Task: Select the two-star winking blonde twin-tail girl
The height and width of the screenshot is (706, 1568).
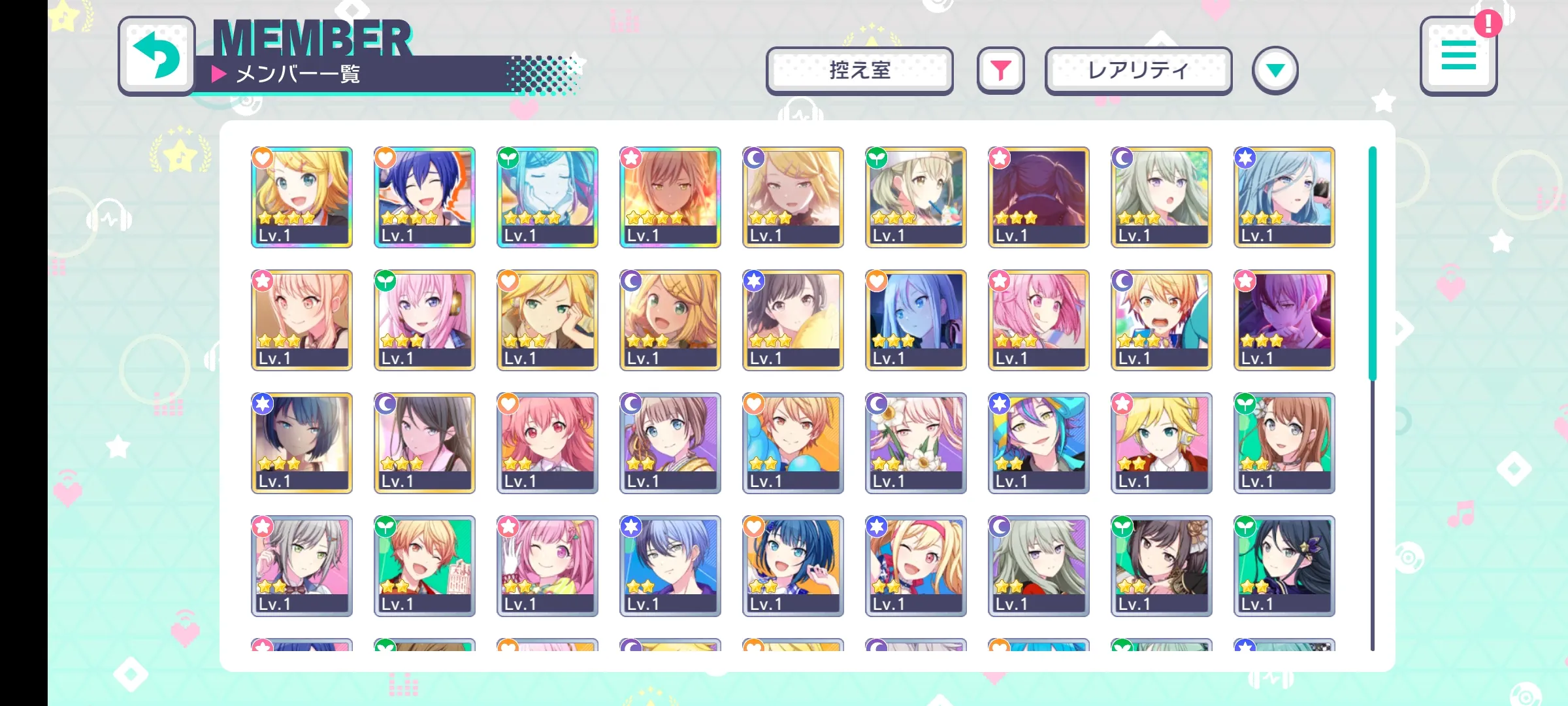Action: click(916, 566)
